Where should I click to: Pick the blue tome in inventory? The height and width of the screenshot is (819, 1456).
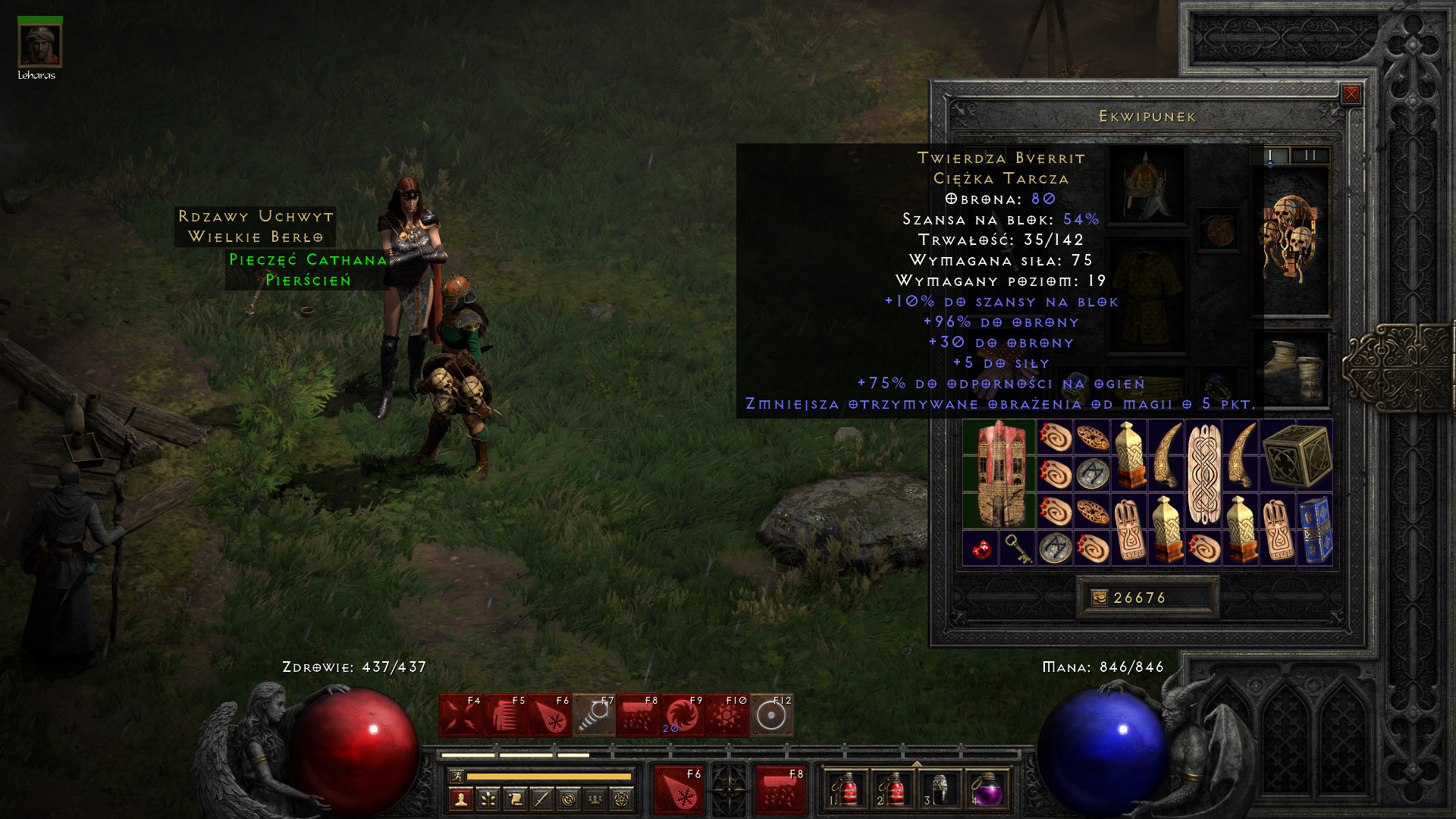[1315, 529]
